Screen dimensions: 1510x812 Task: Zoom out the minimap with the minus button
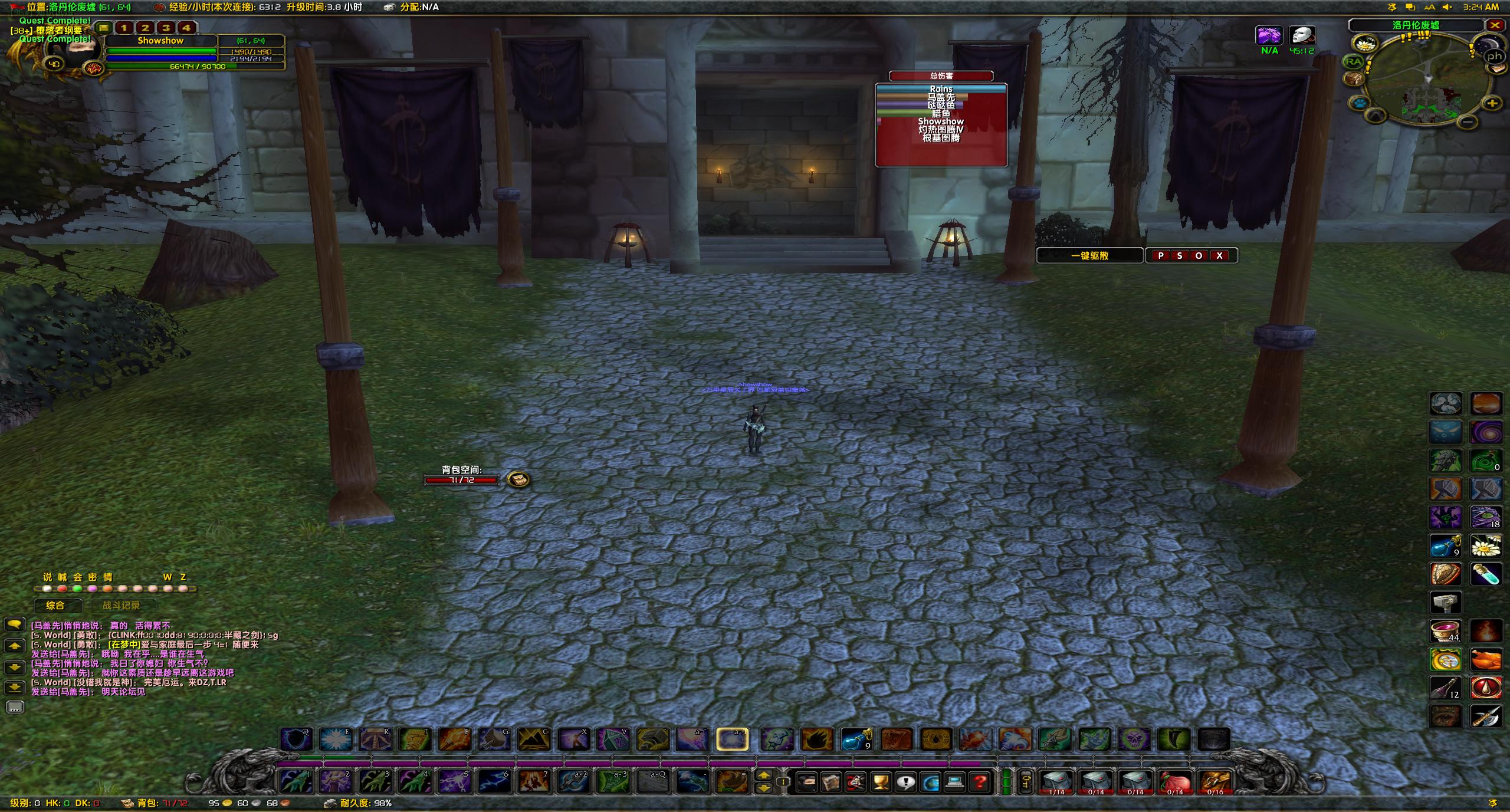coord(1469,122)
